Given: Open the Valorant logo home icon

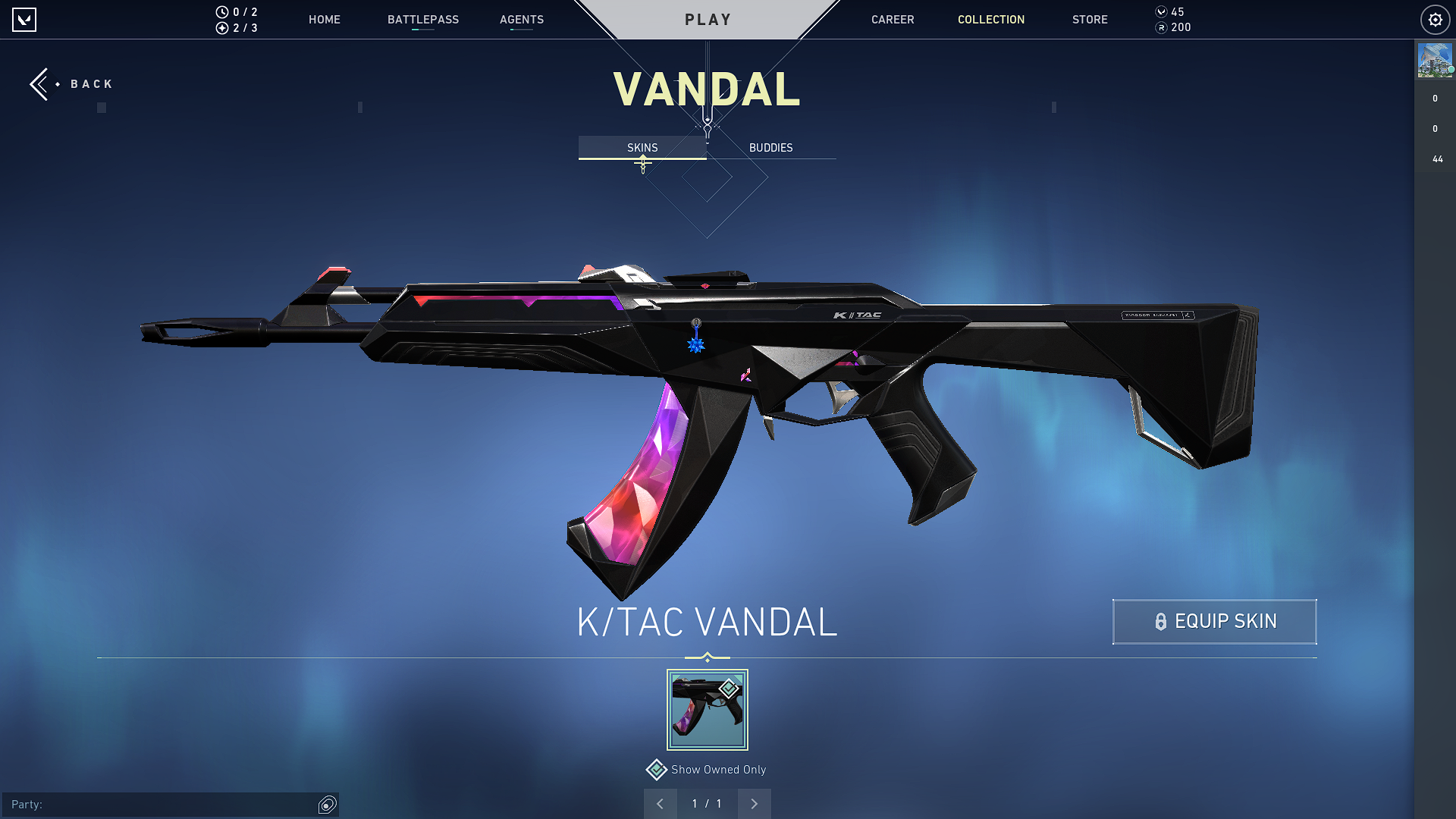Looking at the screenshot, I should pyautogui.click(x=25, y=20).
